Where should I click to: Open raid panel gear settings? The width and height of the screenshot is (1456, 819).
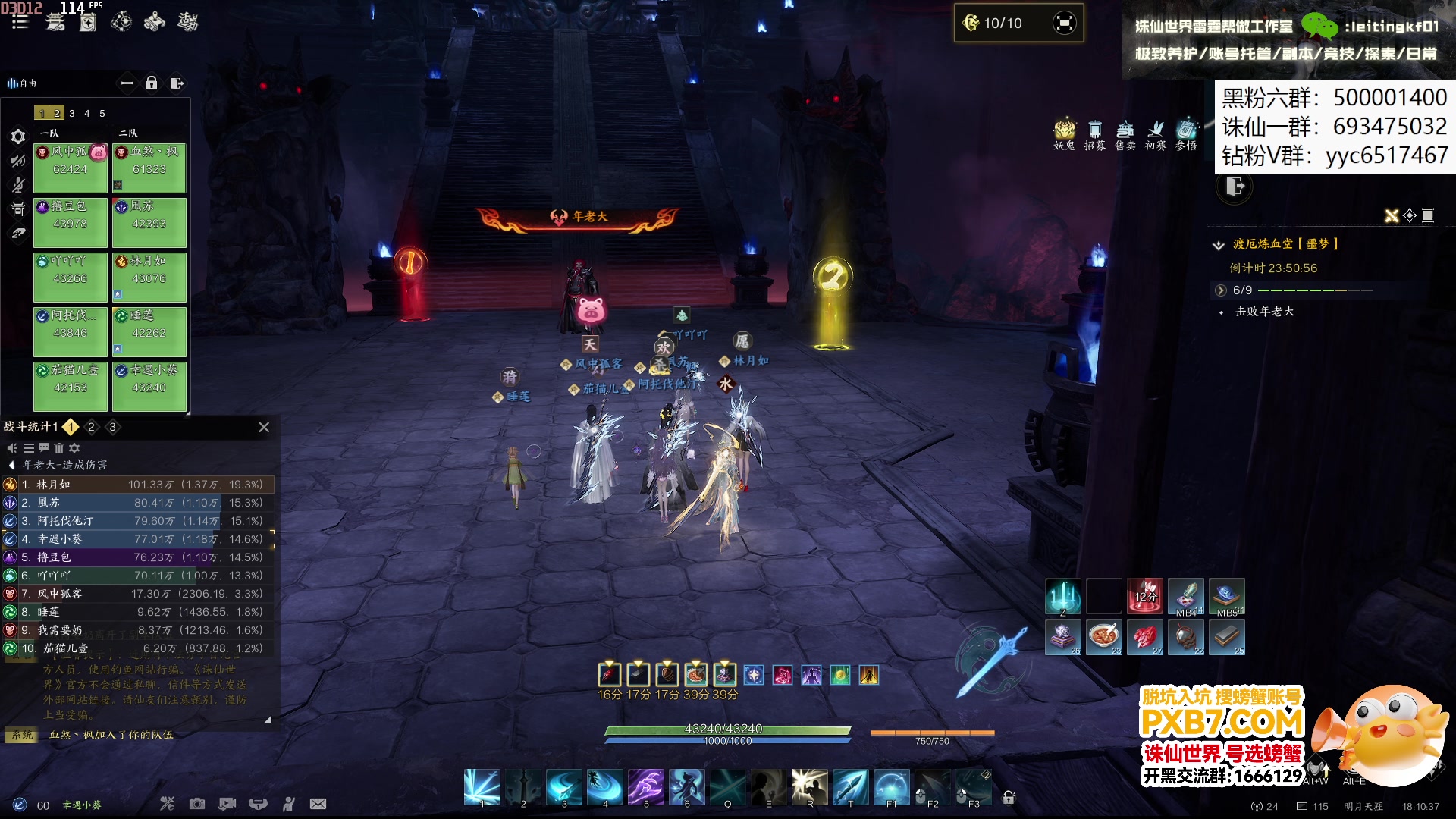pyautogui.click(x=18, y=136)
